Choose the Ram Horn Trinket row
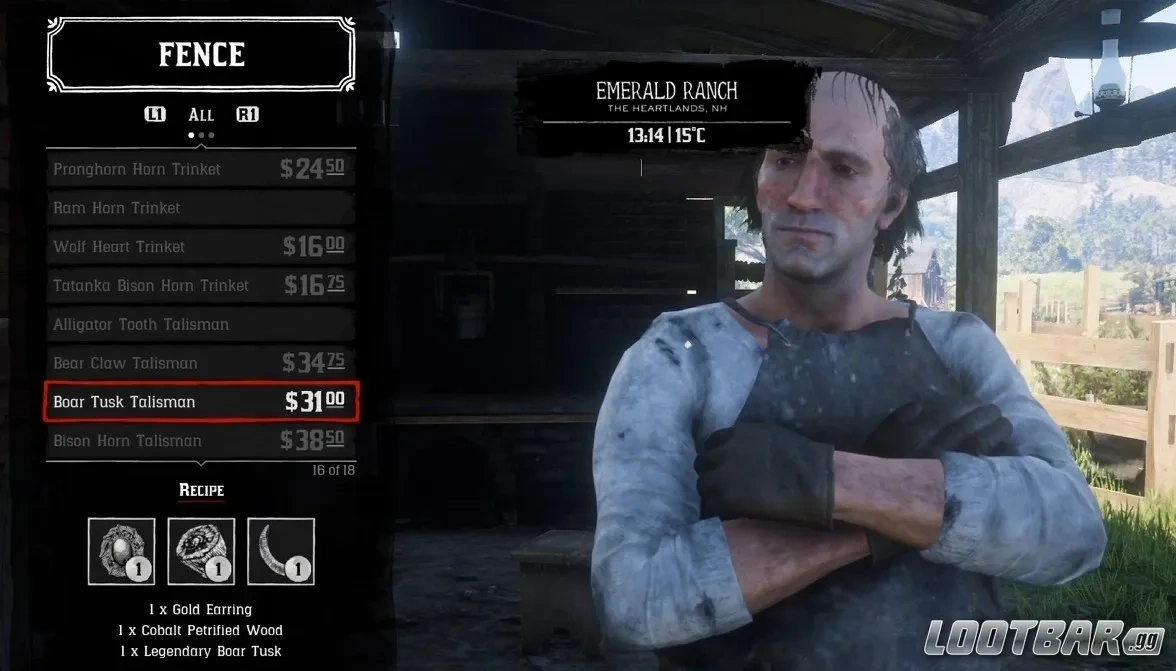The image size is (1176, 671). click(x=200, y=208)
